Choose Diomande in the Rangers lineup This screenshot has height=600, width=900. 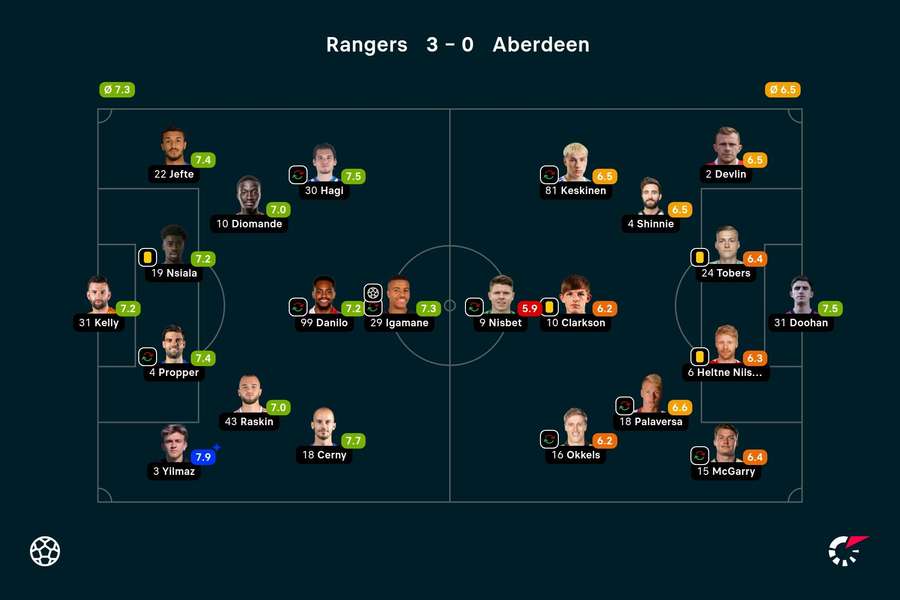pyautogui.click(x=249, y=197)
